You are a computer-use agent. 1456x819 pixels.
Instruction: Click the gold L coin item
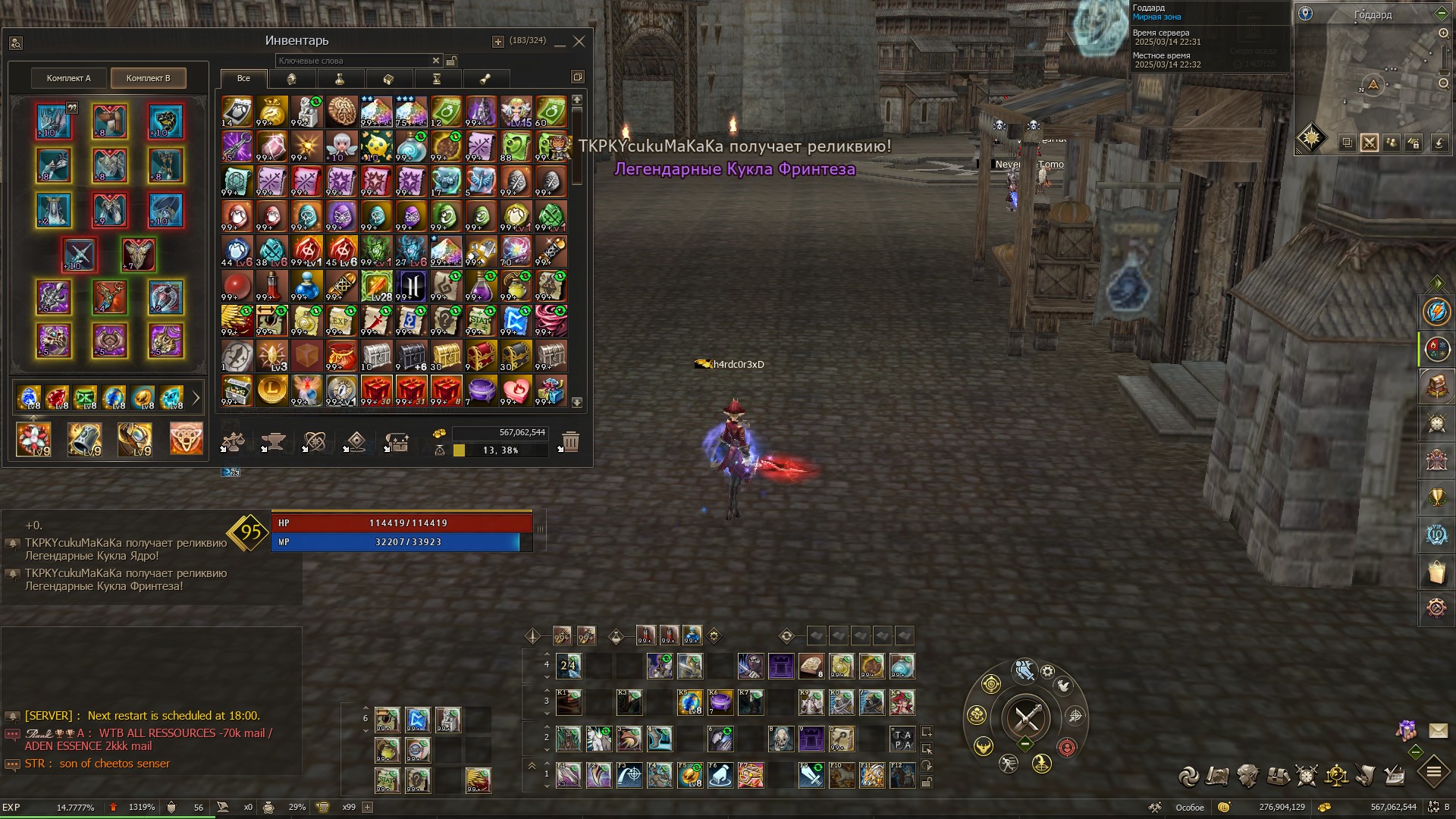click(x=271, y=391)
